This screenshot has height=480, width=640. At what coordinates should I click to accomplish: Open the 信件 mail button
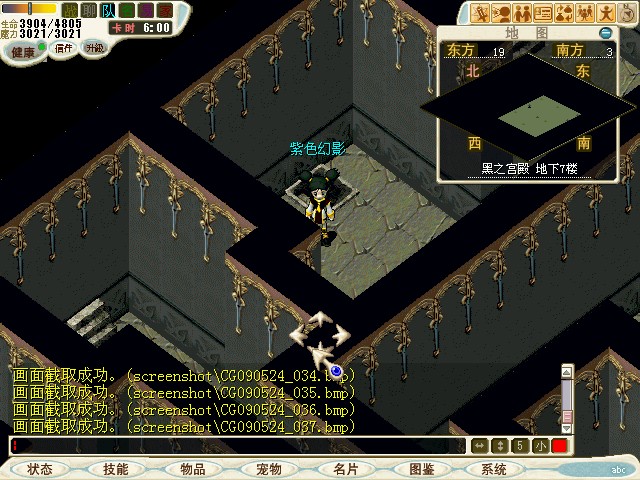(62, 47)
